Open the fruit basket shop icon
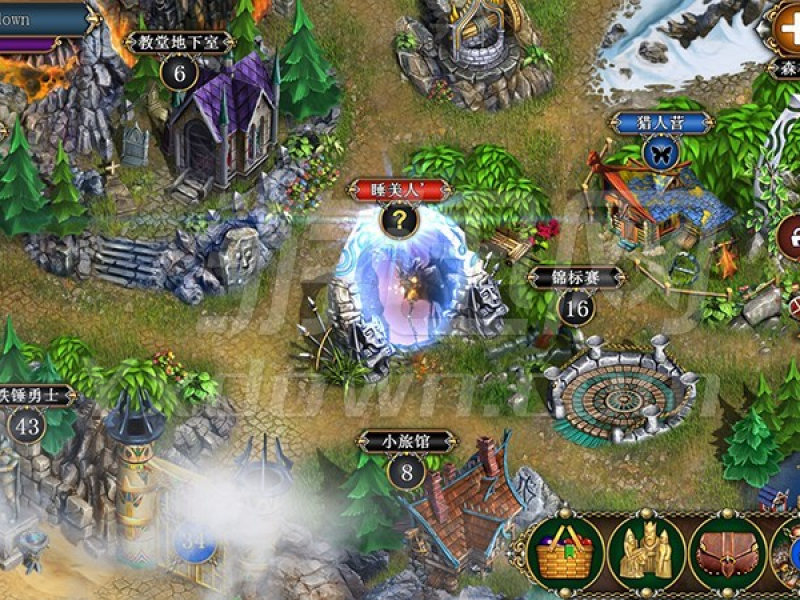Image resolution: width=800 pixels, height=600 pixels. click(566, 553)
